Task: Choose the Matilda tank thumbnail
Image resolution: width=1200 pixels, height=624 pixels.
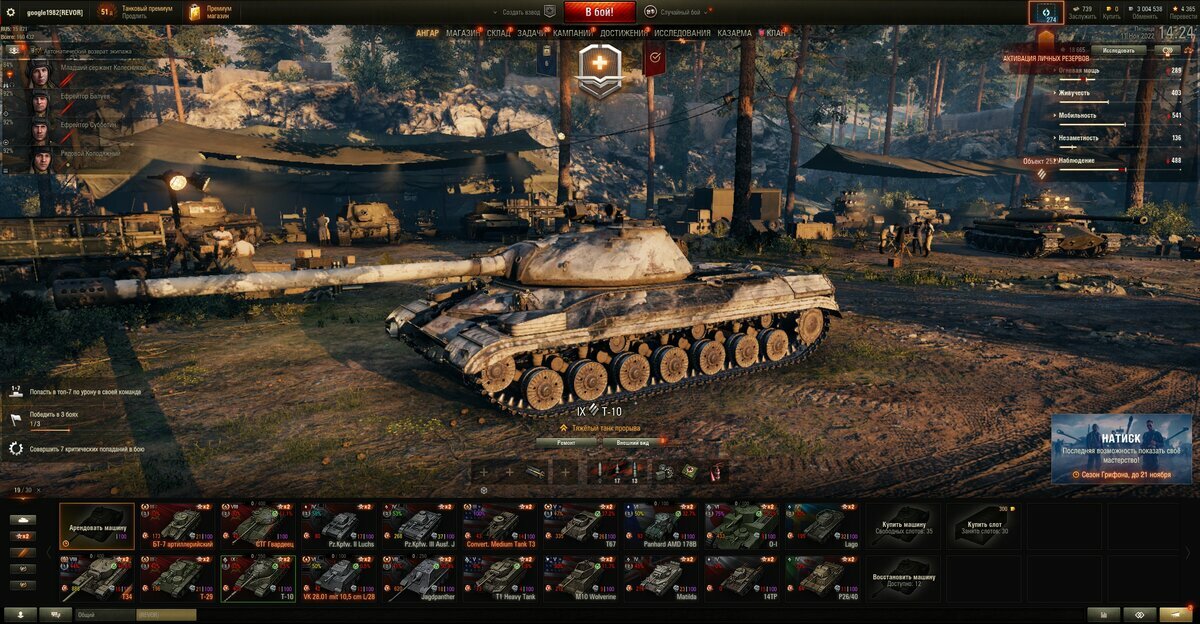Action: coord(660,578)
